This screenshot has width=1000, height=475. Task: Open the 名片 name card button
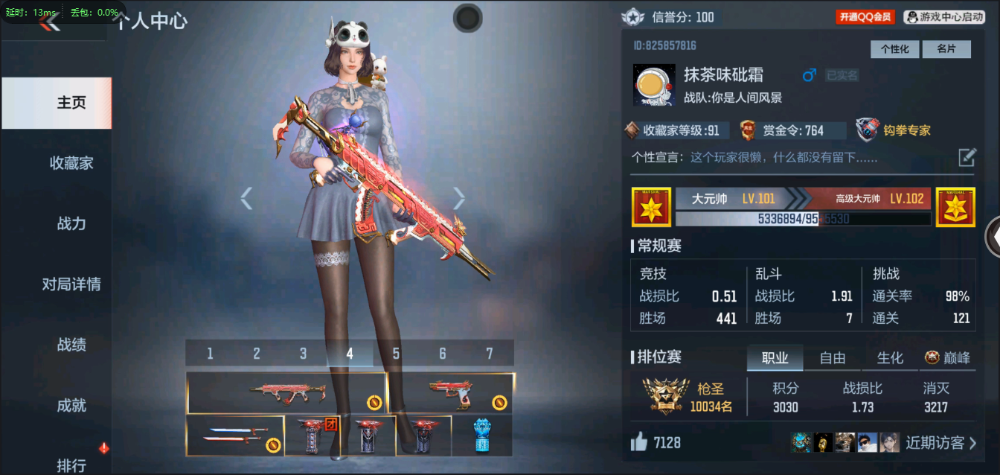[x=946, y=49]
